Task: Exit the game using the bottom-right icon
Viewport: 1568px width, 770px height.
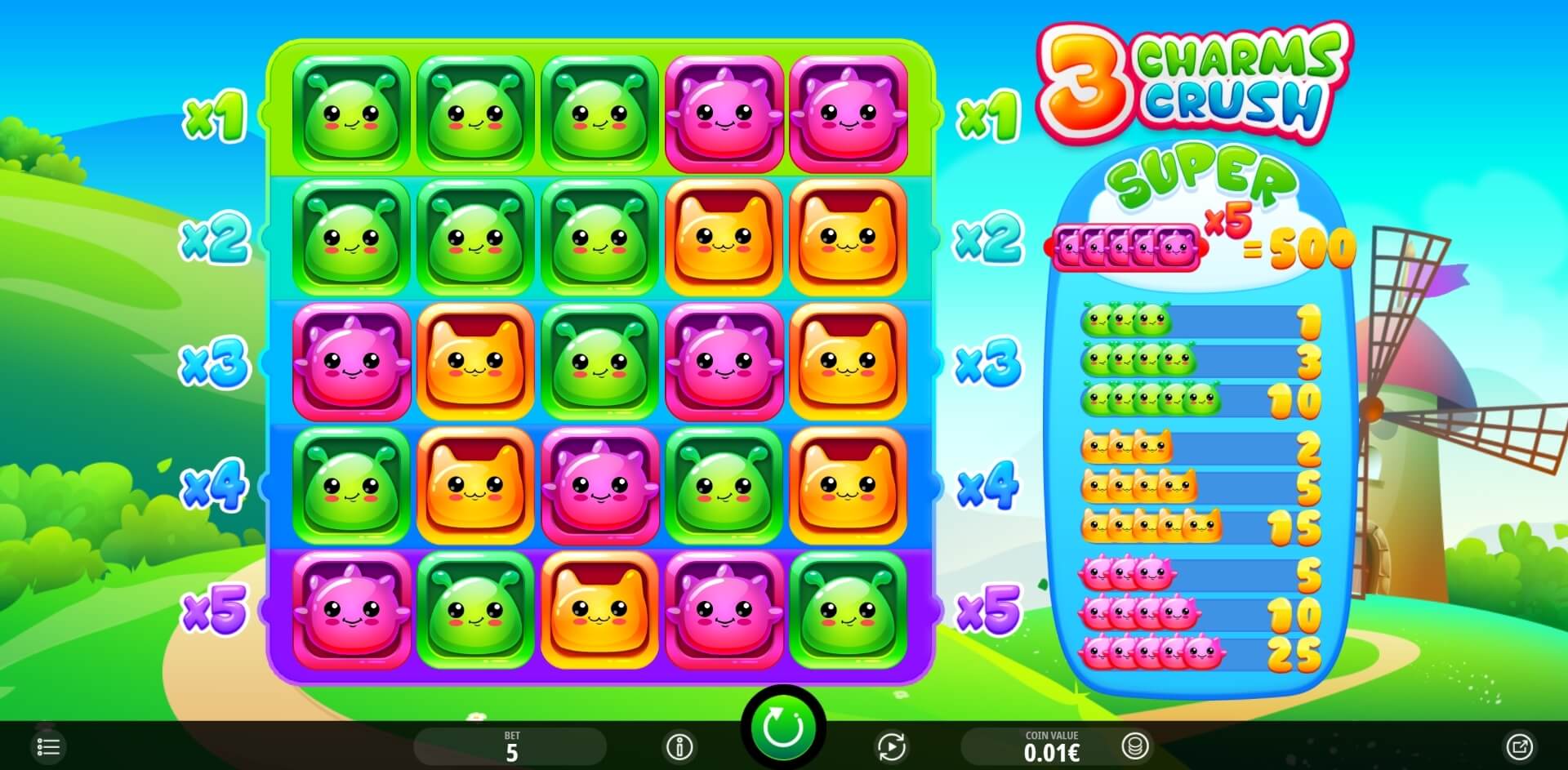Action: 1521,746
